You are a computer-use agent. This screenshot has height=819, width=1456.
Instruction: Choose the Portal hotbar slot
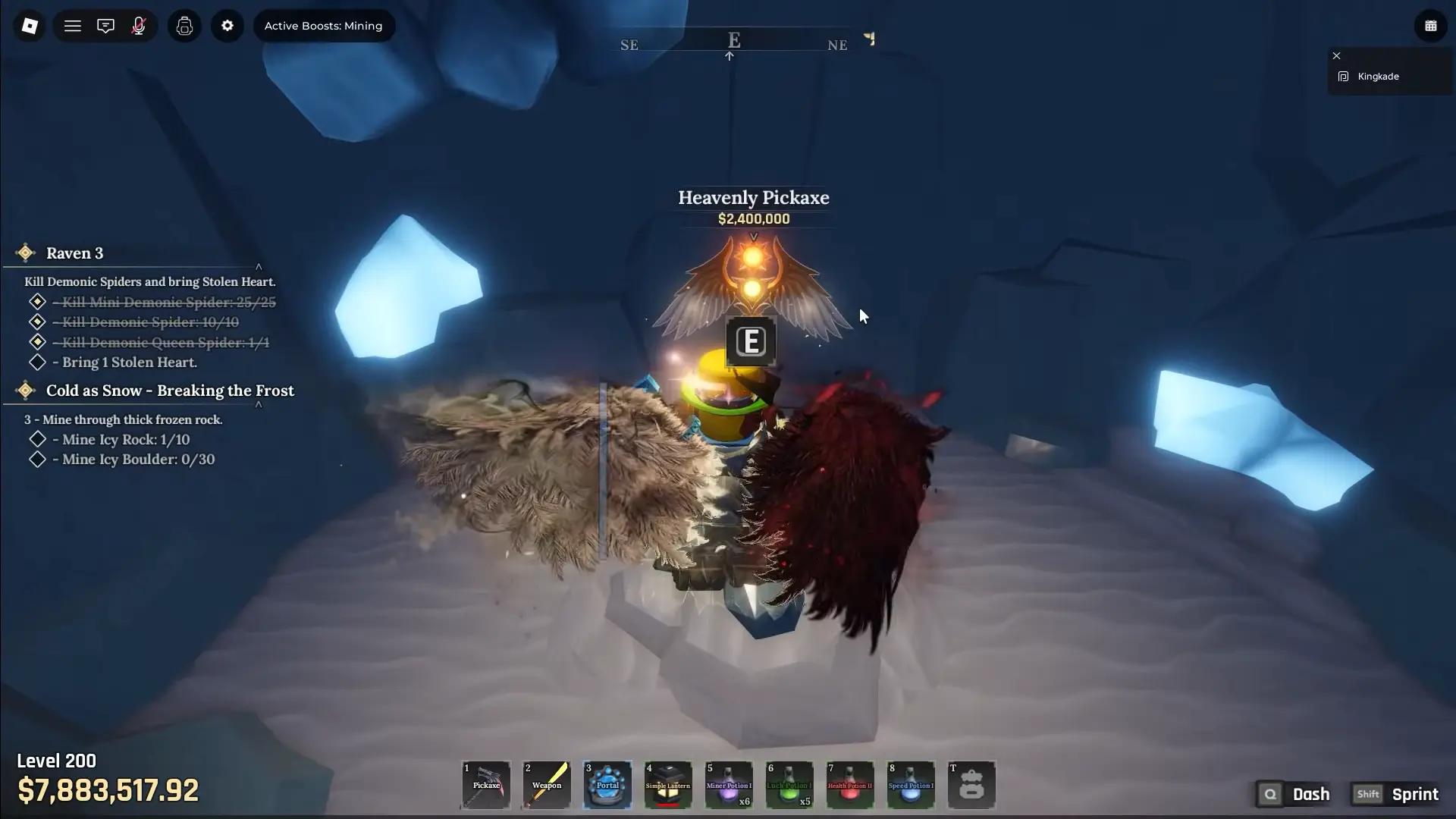[607, 785]
